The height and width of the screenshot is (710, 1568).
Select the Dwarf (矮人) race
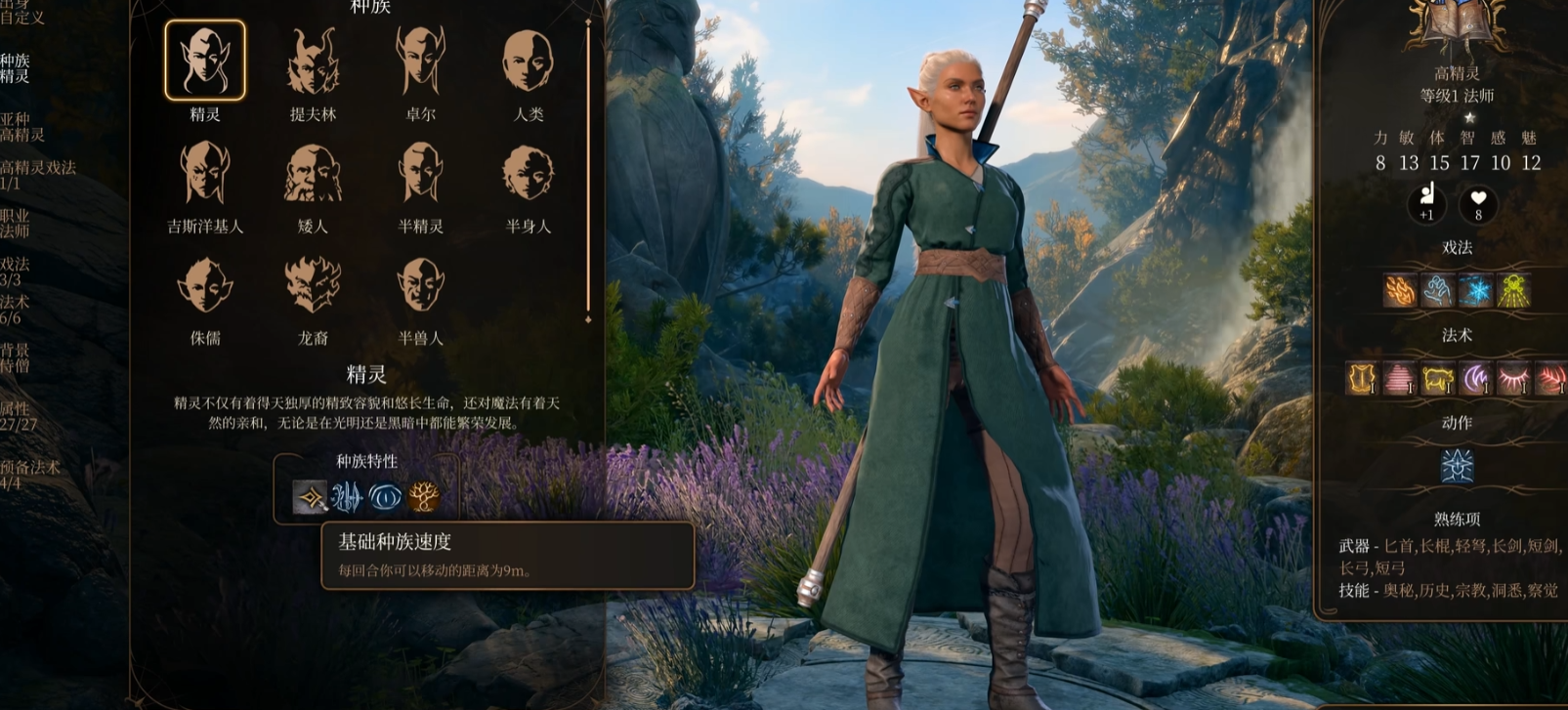(313, 173)
